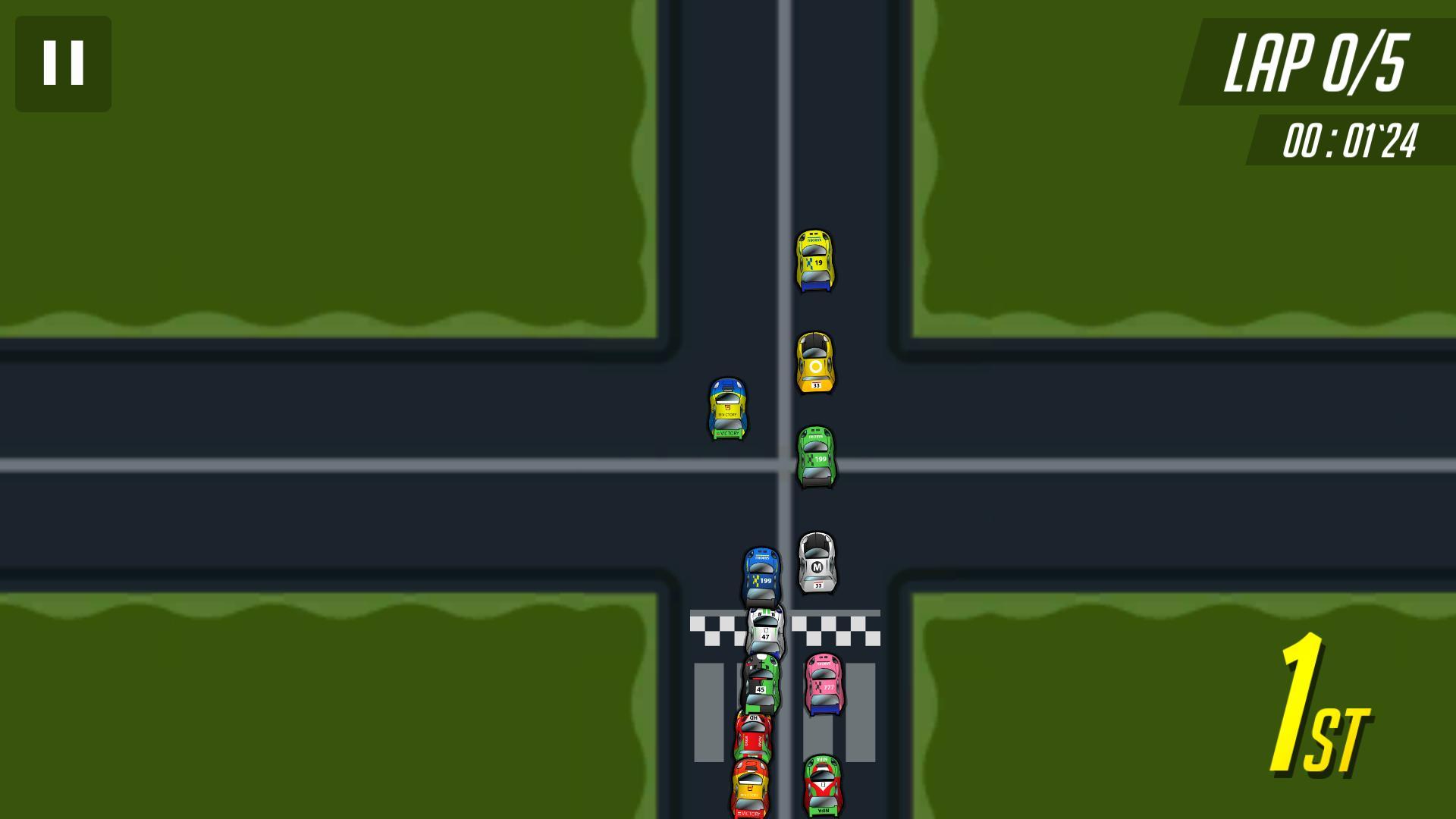Screen dimensions: 1456x819
Task: Click the pause button
Action: [x=64, y=62]
